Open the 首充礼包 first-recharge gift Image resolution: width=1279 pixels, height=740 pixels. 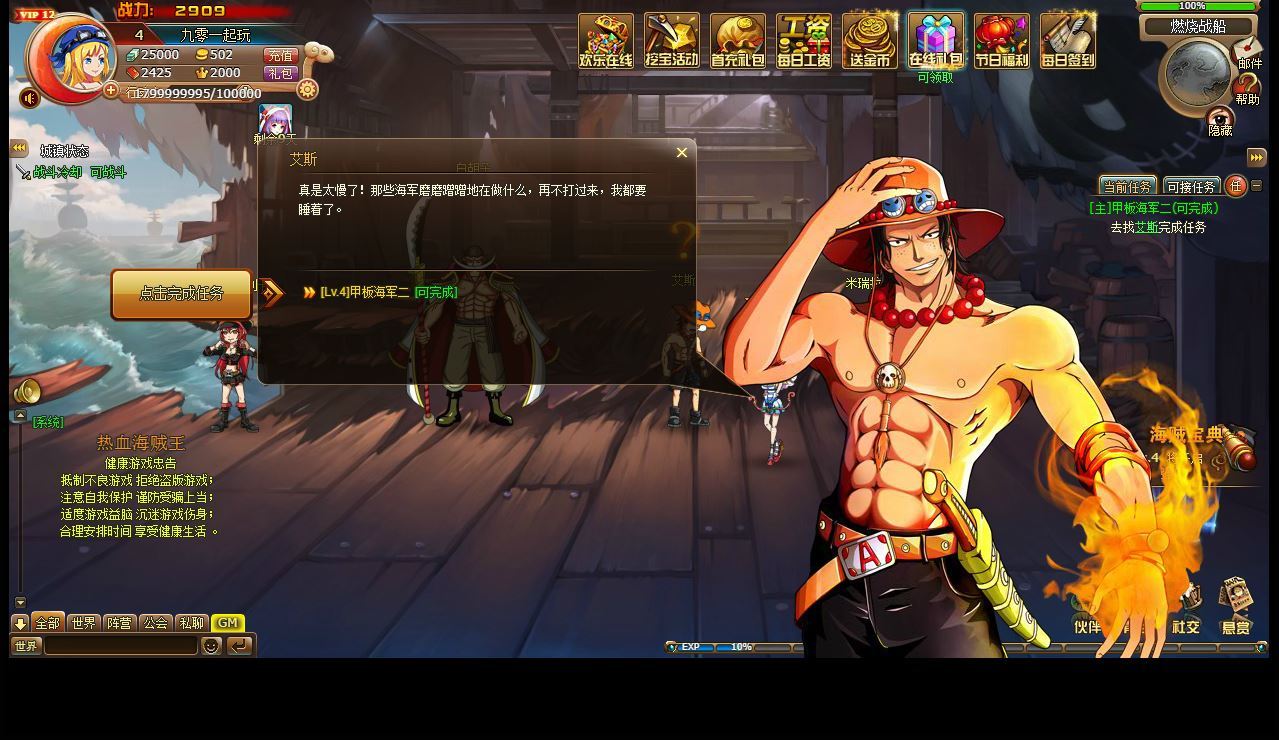point(738,41)
